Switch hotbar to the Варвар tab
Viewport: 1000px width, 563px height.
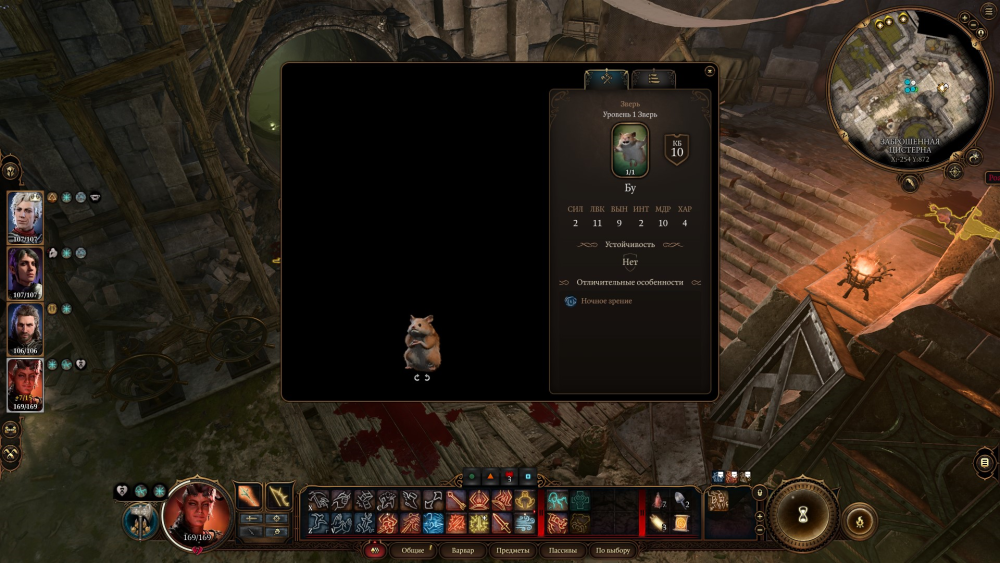(463, 551)
